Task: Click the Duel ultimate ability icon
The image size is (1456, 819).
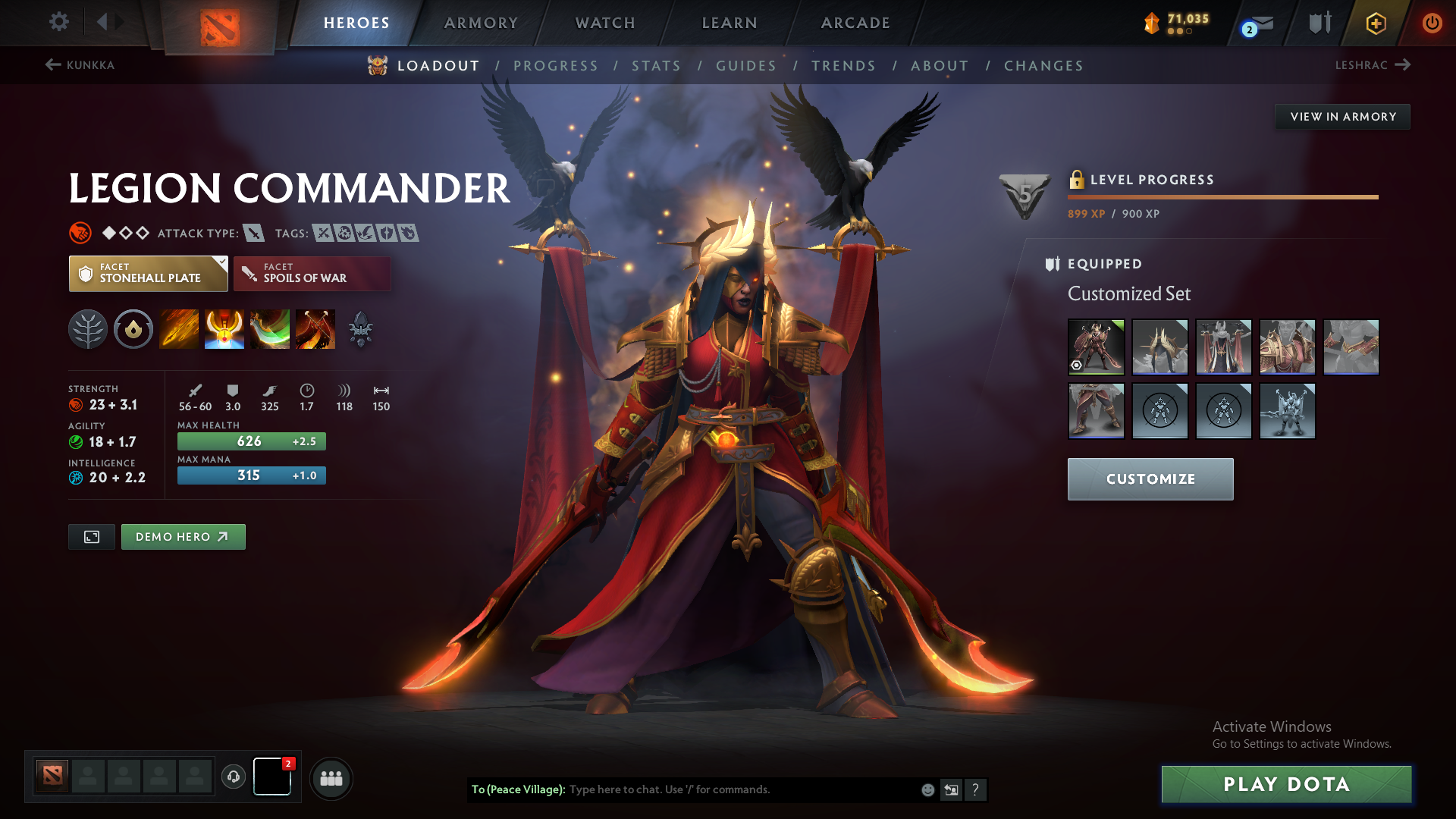Action: (x=315, y=329)
